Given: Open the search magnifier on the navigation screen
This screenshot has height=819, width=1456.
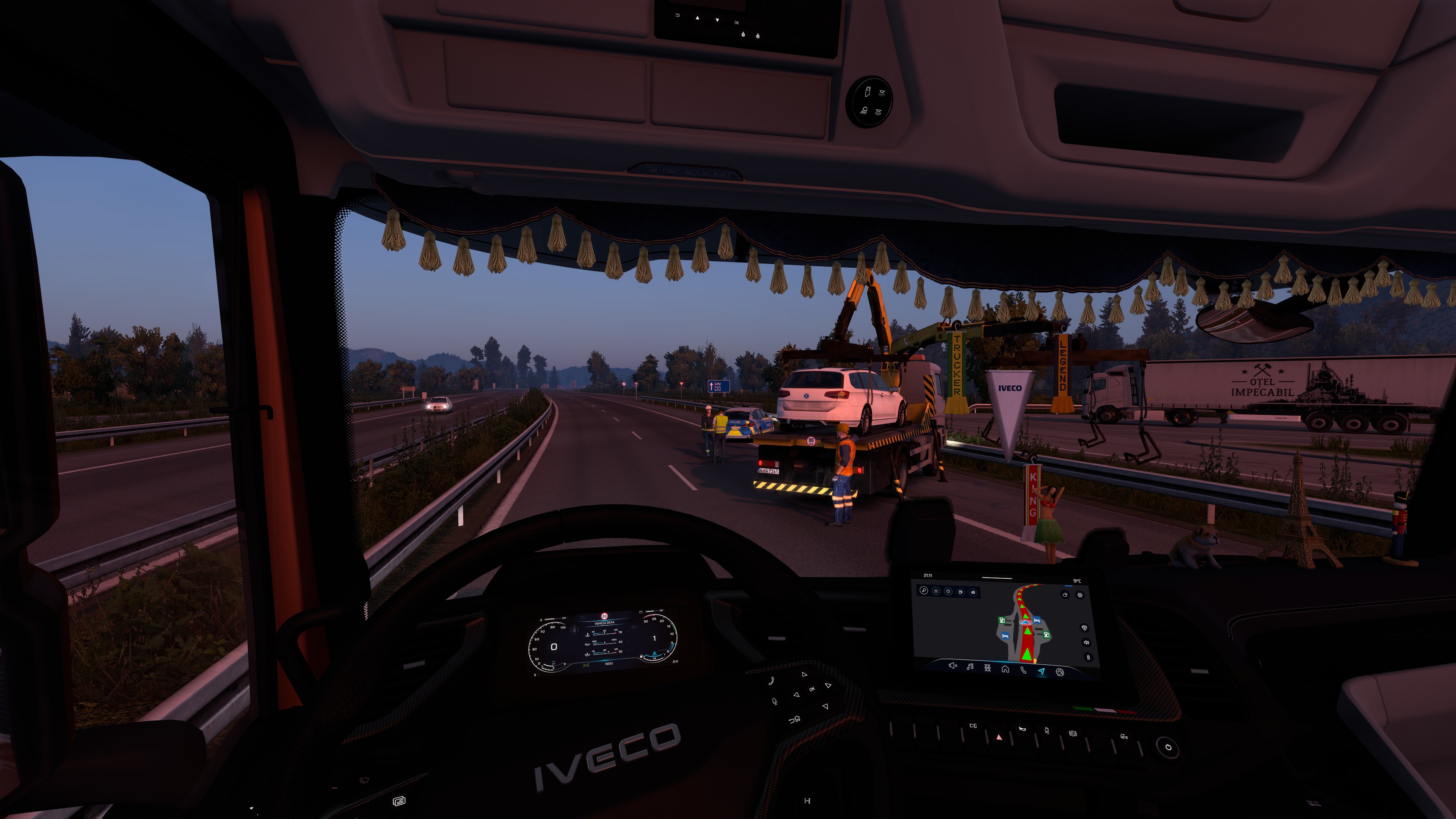Looking at the screenshot, I should pyautogui.click(x=924, y=591).
